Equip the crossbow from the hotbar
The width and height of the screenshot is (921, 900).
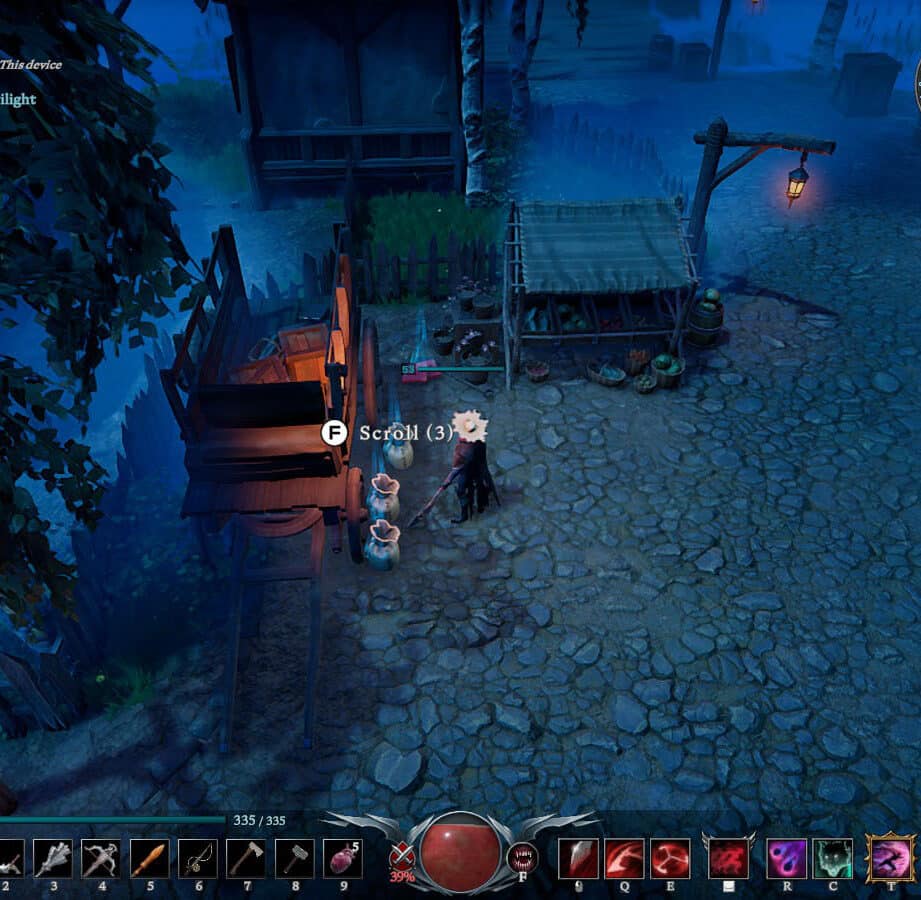click(101, 858)
